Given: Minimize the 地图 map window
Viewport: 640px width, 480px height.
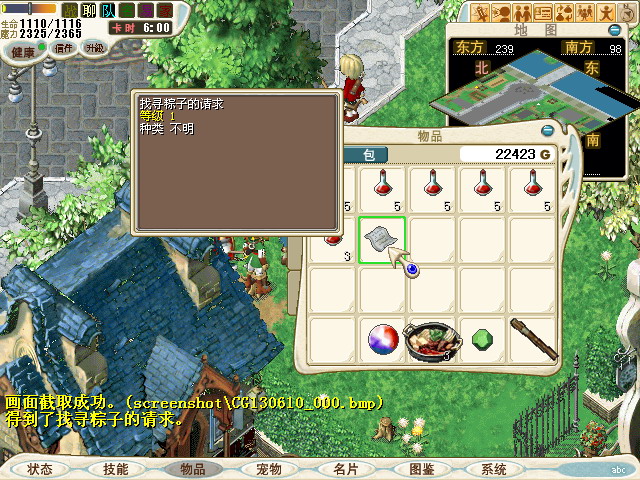Looking at the screenshot, I should click(x=619, y=31).
